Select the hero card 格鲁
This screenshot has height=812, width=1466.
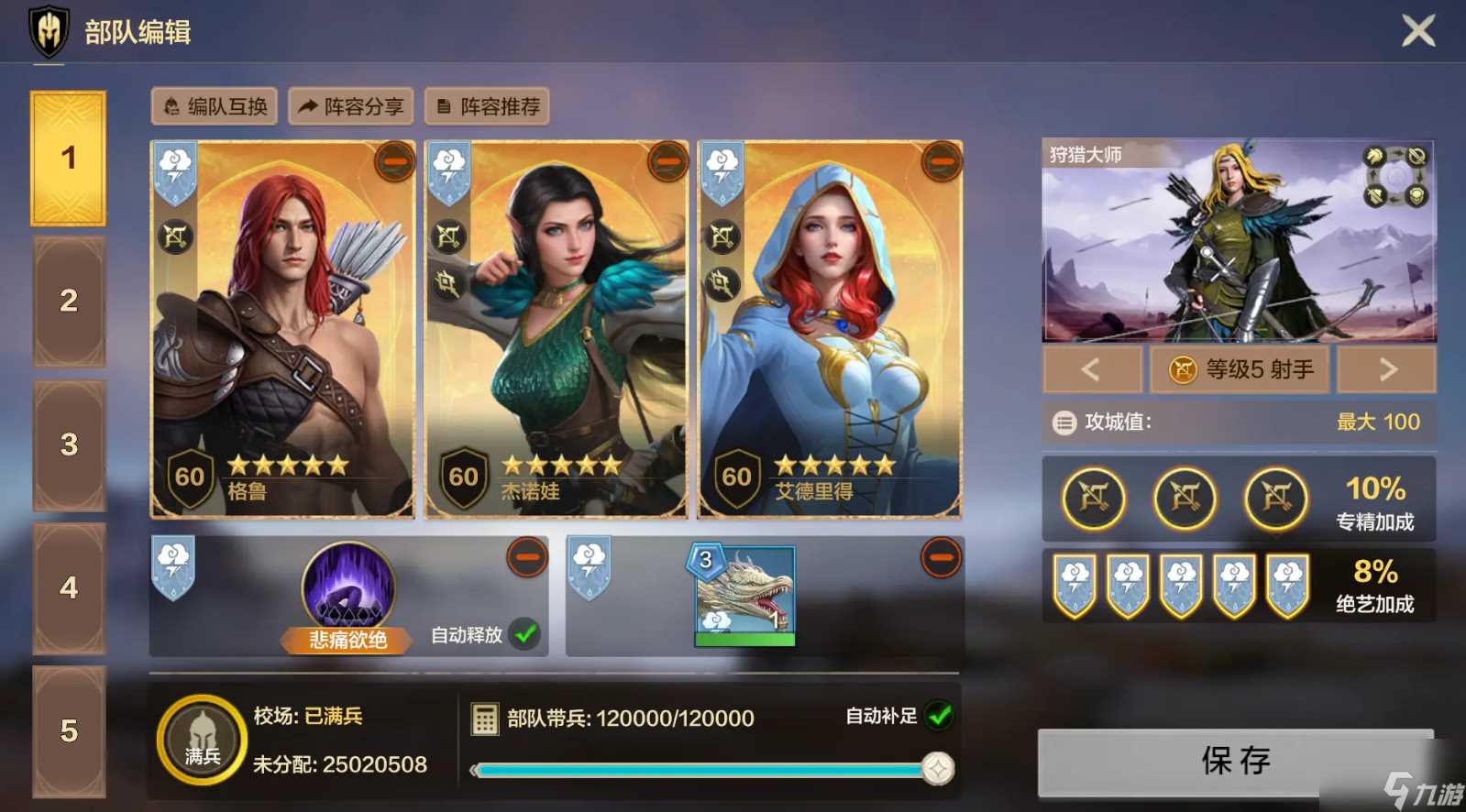click(x=282, y=330)
